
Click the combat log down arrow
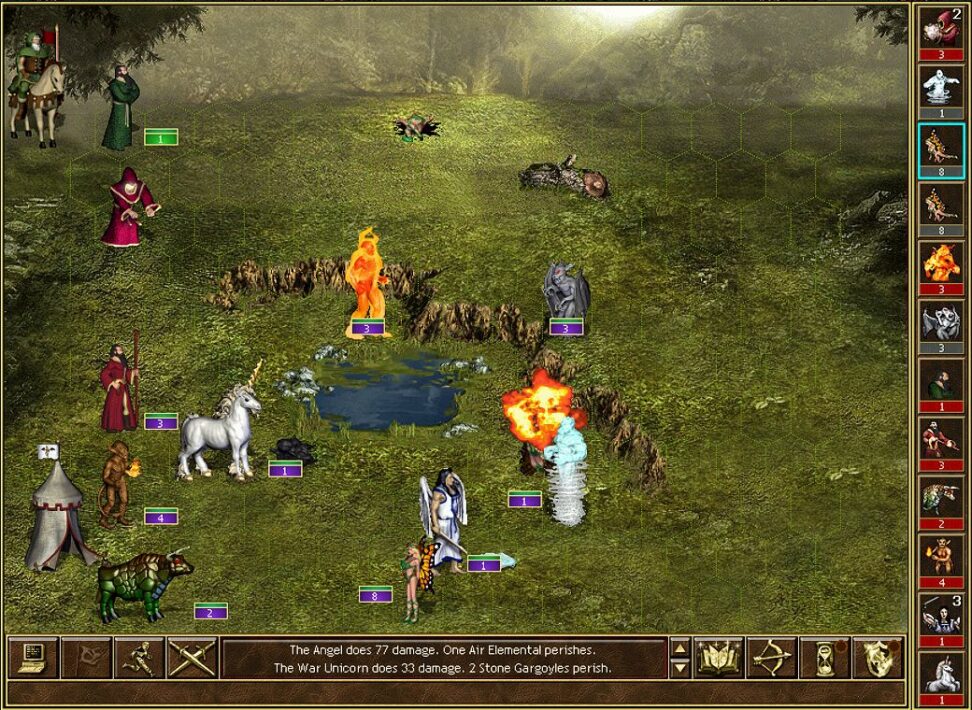pos(679,667)
